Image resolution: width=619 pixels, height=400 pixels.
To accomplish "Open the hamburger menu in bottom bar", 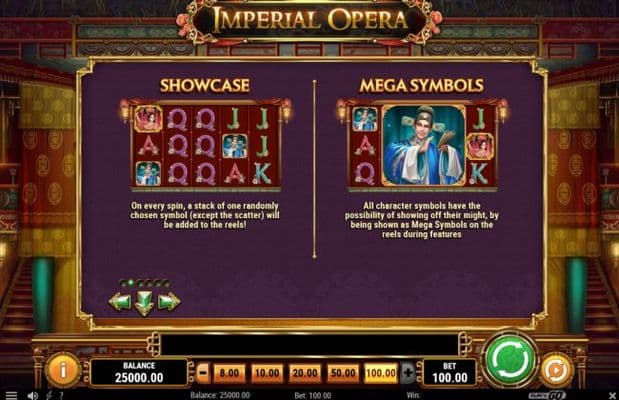I will [9, 395].
